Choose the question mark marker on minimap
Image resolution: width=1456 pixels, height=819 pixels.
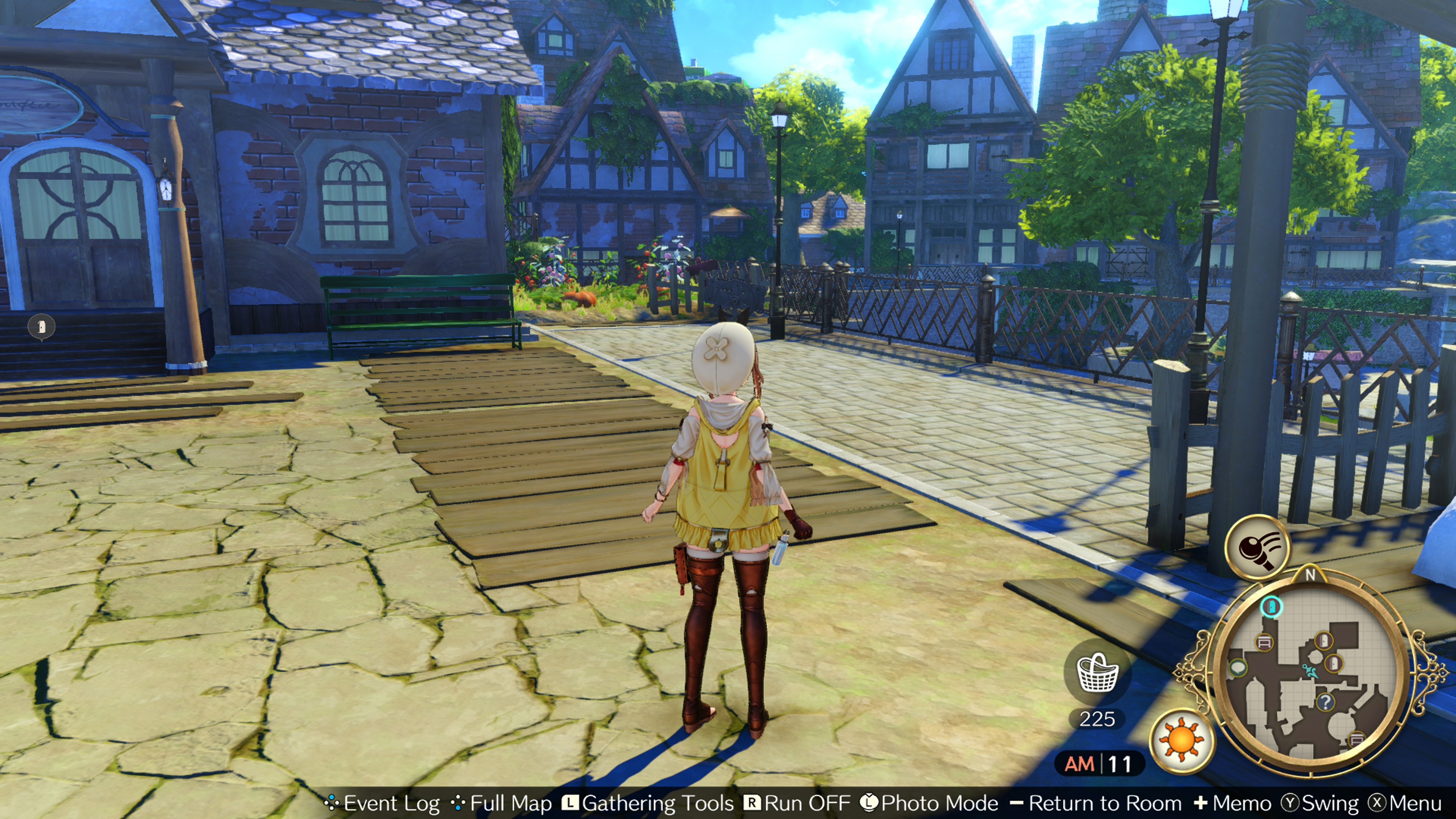tap(1326, 702)
